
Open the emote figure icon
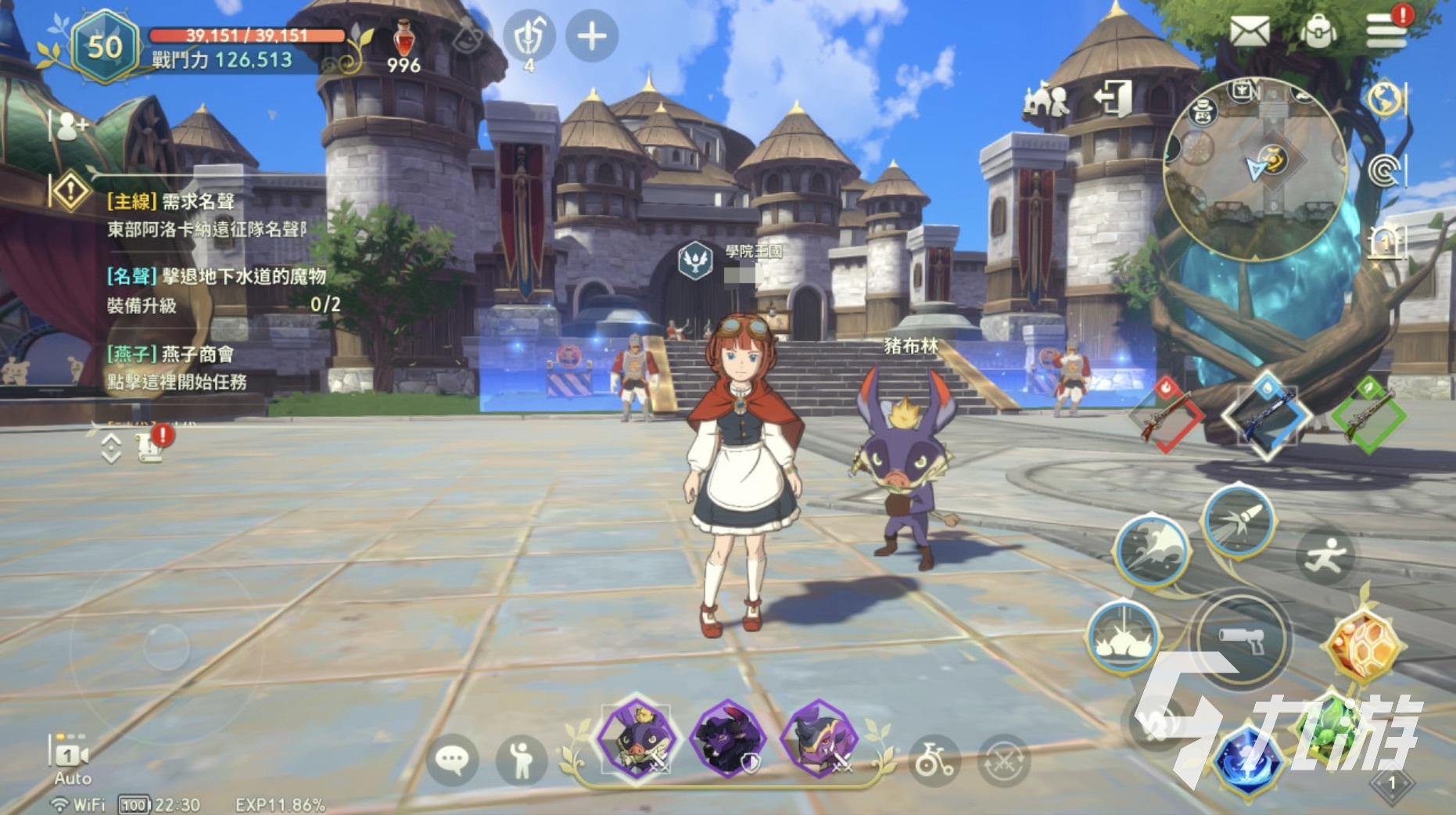(522, 759)
